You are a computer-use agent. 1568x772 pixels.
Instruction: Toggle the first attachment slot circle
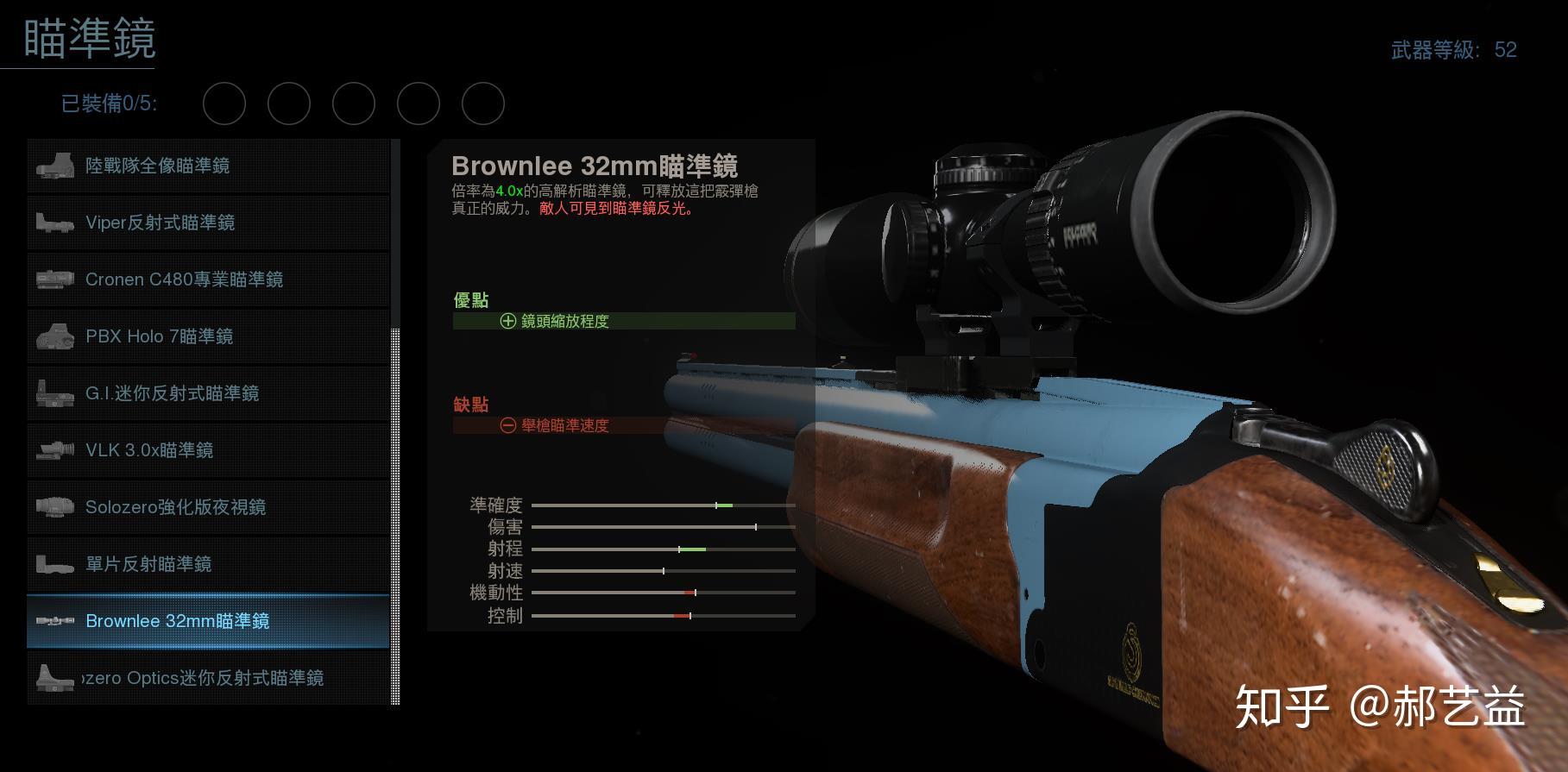pyautogui.click(x=224, y=103)
